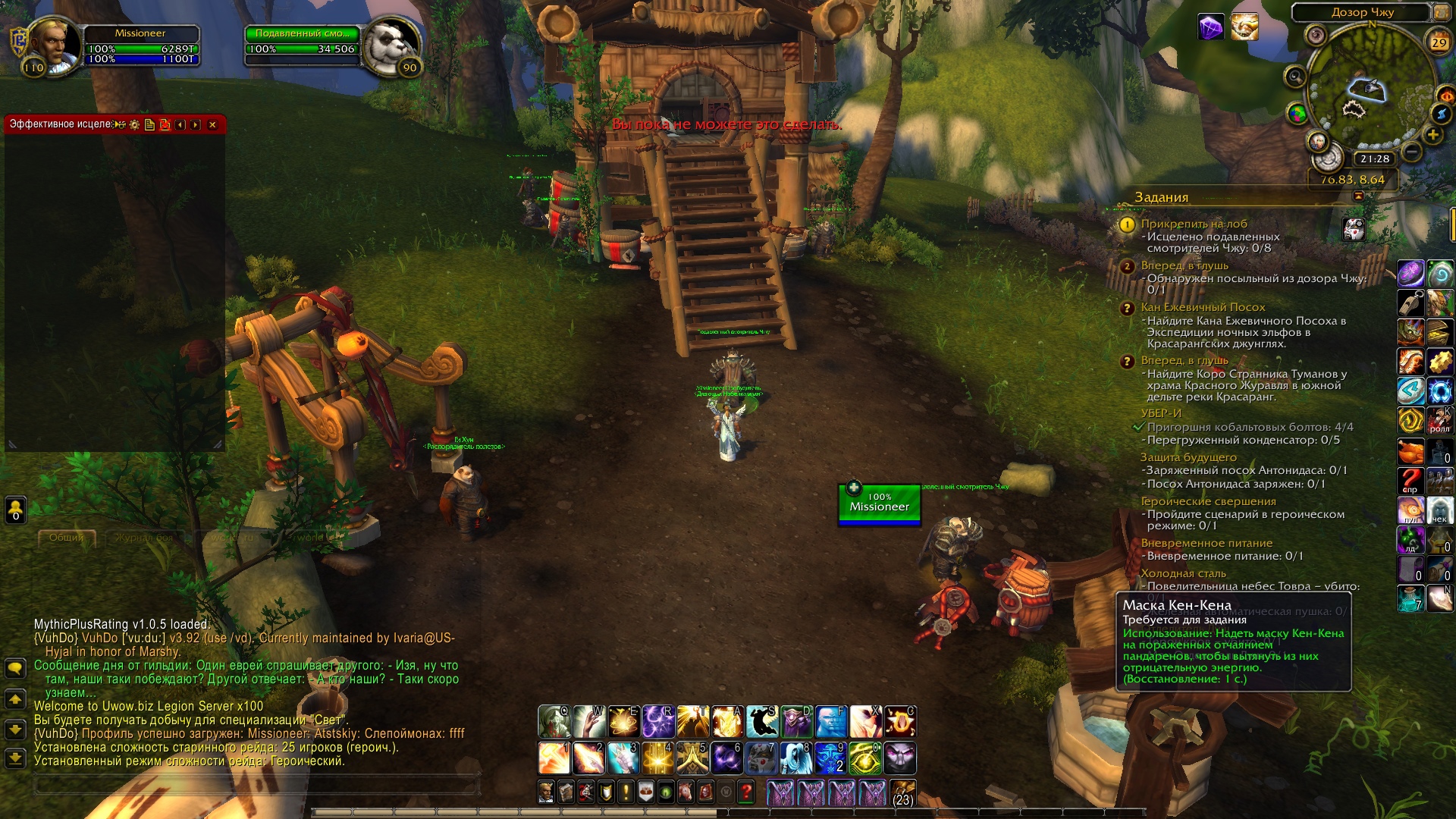Open the healing meter's gear settings
The image size is (1456, 819).
[x=135, y=125]
